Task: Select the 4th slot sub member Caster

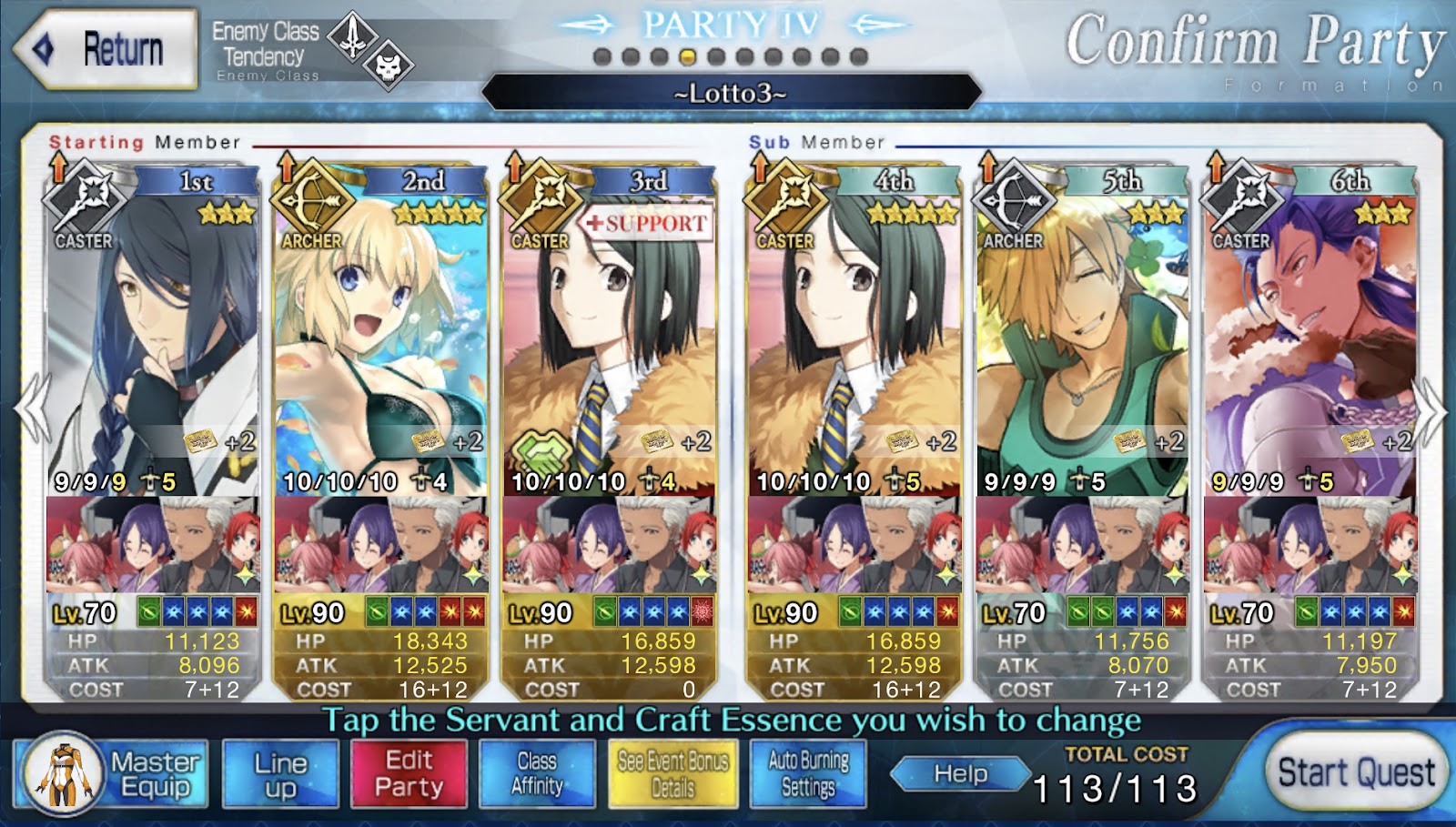Action: pyautogui.click(x=854, y=346)
